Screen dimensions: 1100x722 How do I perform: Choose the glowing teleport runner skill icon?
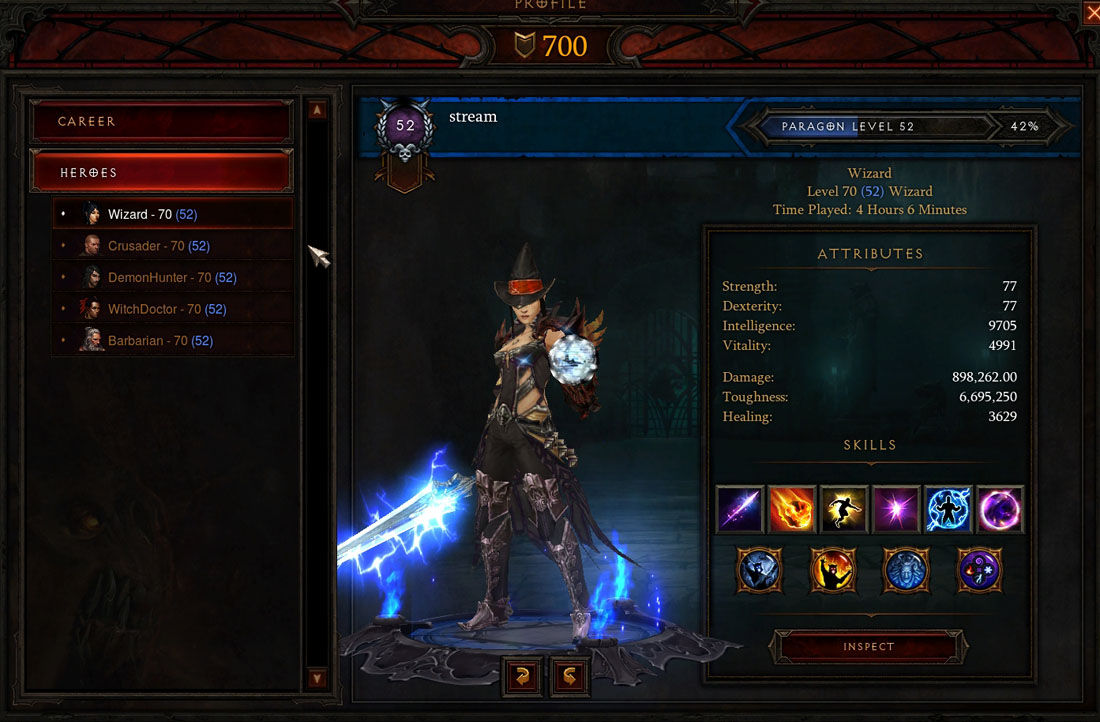(844, 509)
